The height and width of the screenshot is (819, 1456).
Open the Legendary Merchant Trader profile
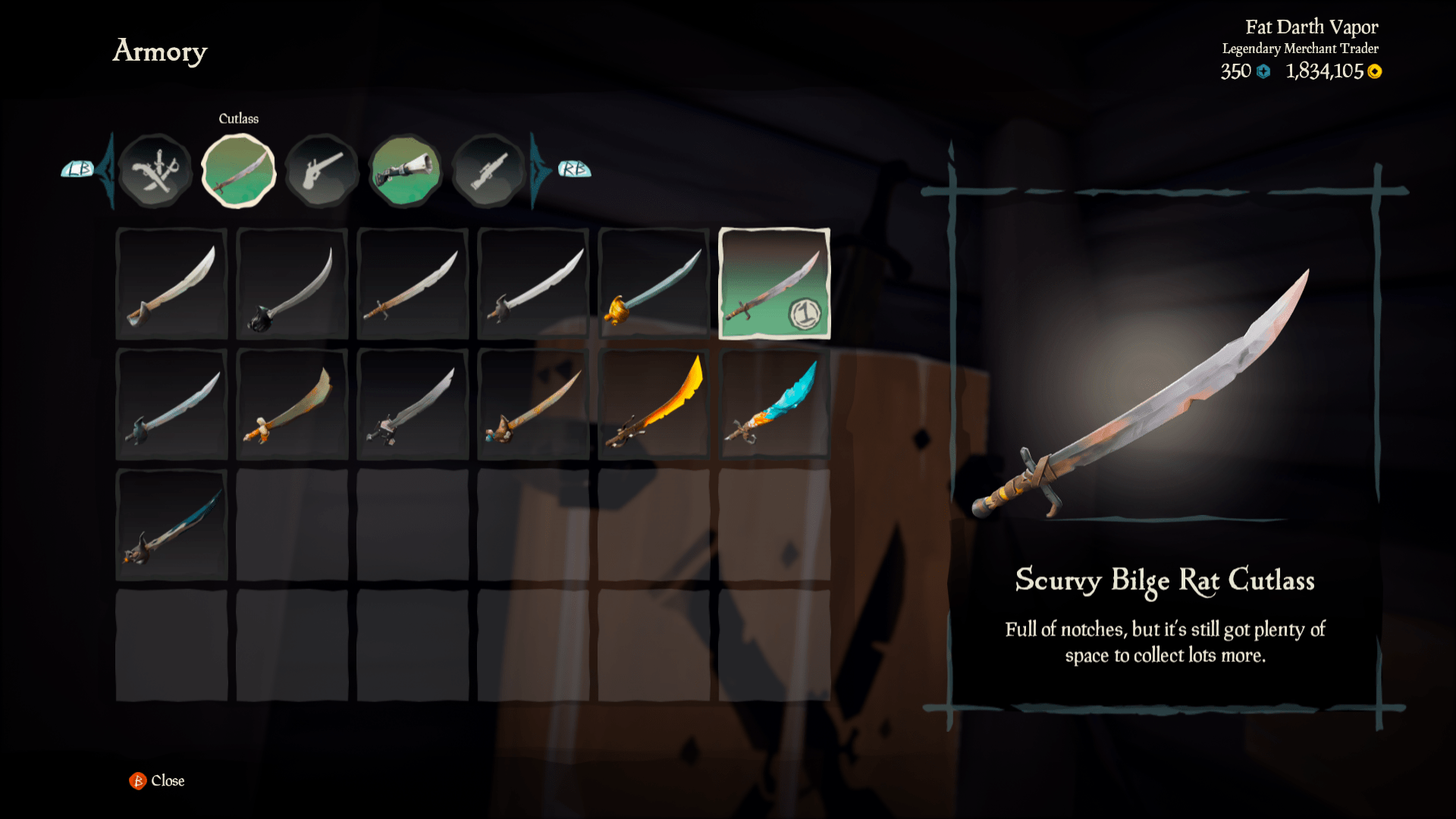(1301, 47)
